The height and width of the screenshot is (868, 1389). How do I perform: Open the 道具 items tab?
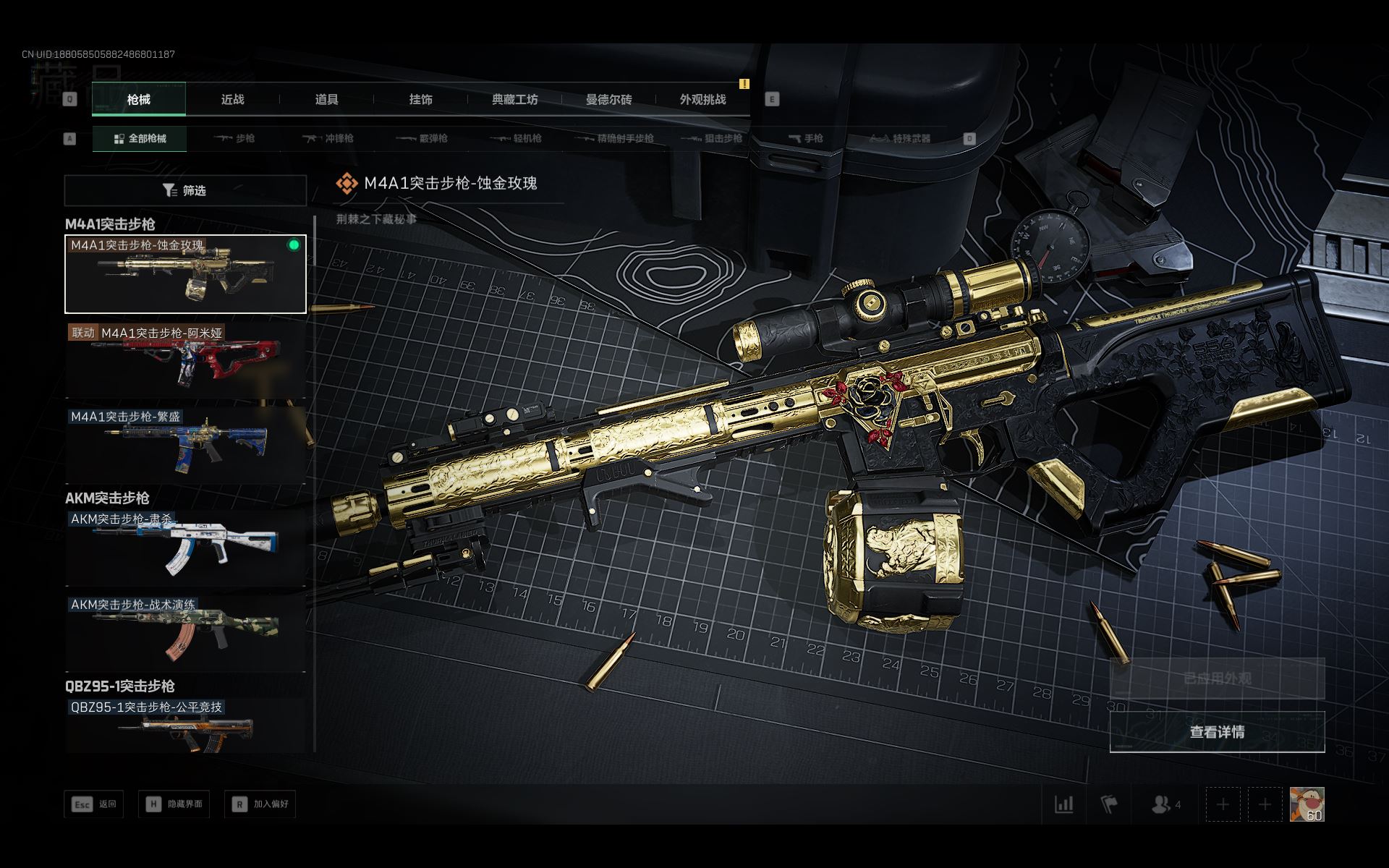point(326,100)
